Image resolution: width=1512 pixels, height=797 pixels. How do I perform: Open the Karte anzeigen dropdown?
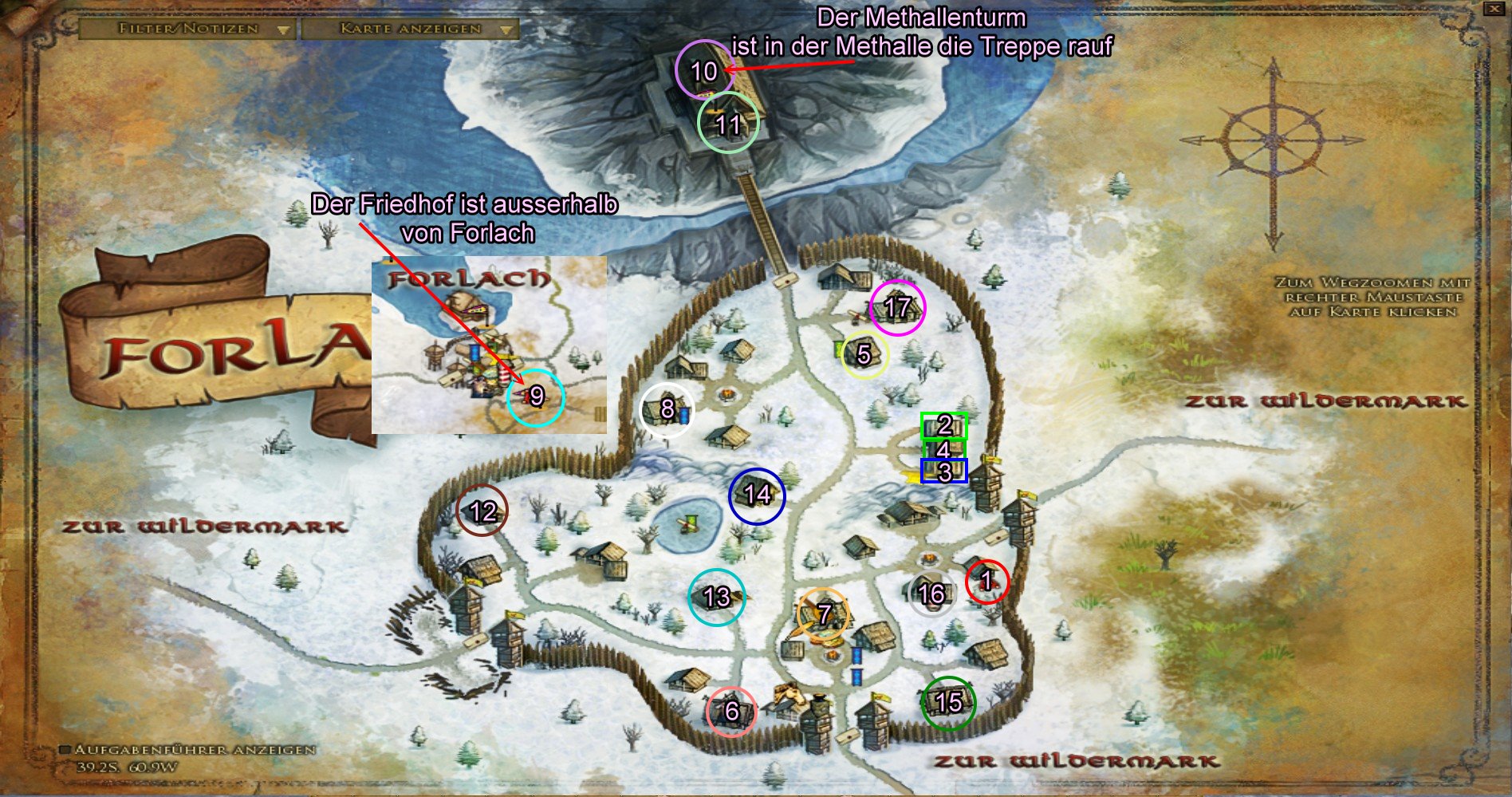(x=410, y=29)
